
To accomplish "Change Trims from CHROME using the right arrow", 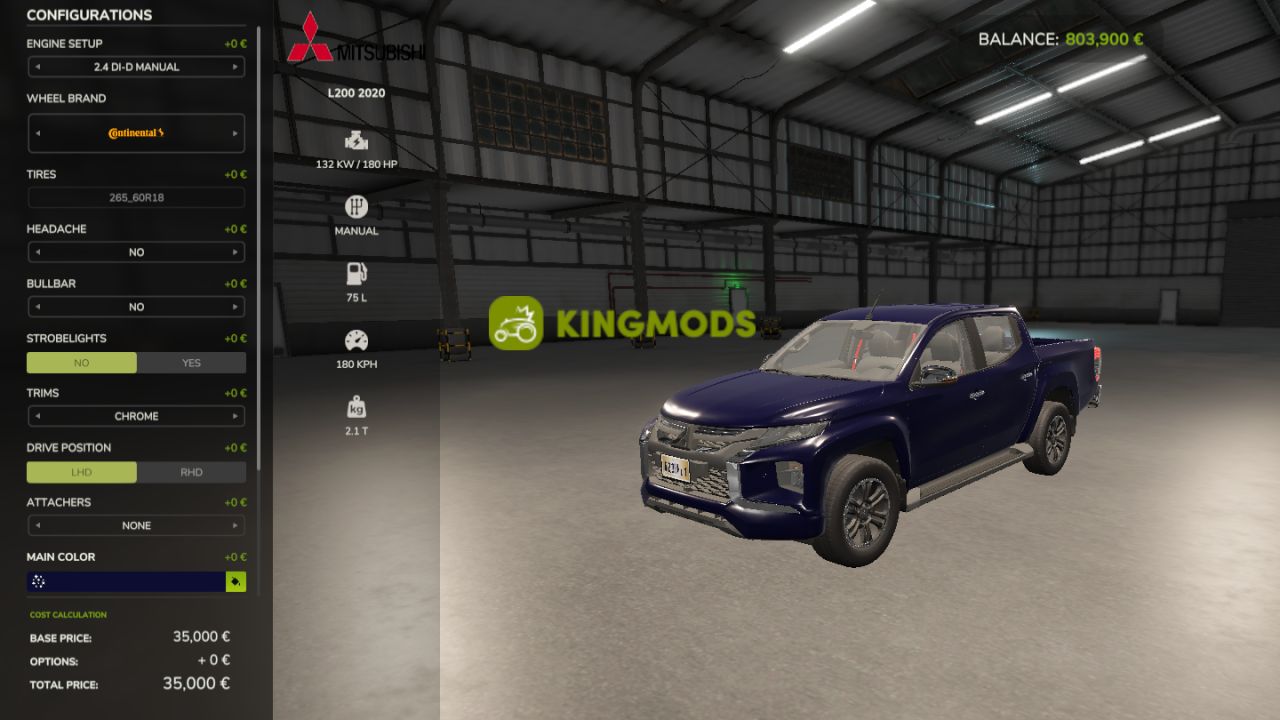I will click(x=237, y=416).
